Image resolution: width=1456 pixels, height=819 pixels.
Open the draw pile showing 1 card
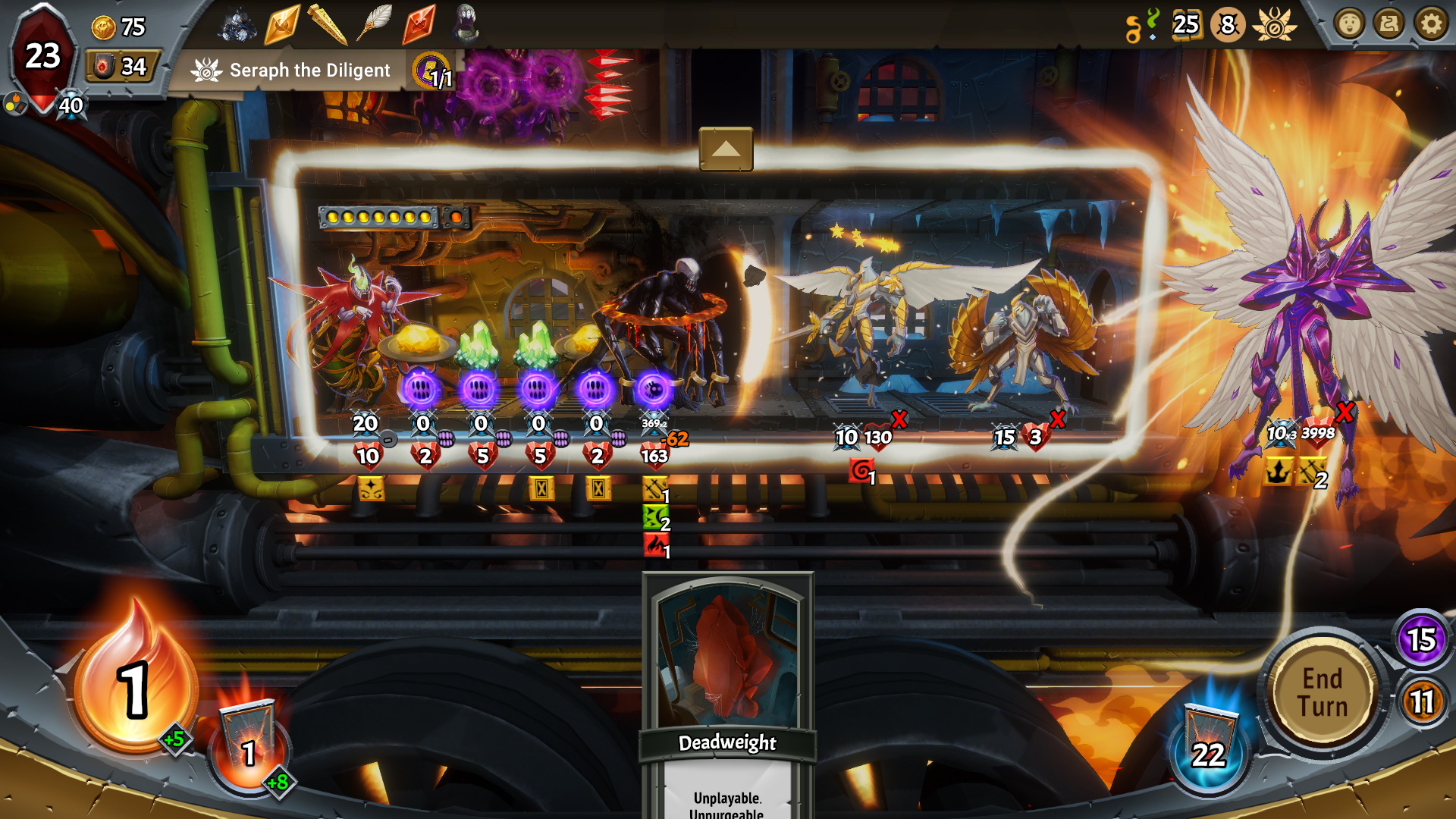[249, 743]
